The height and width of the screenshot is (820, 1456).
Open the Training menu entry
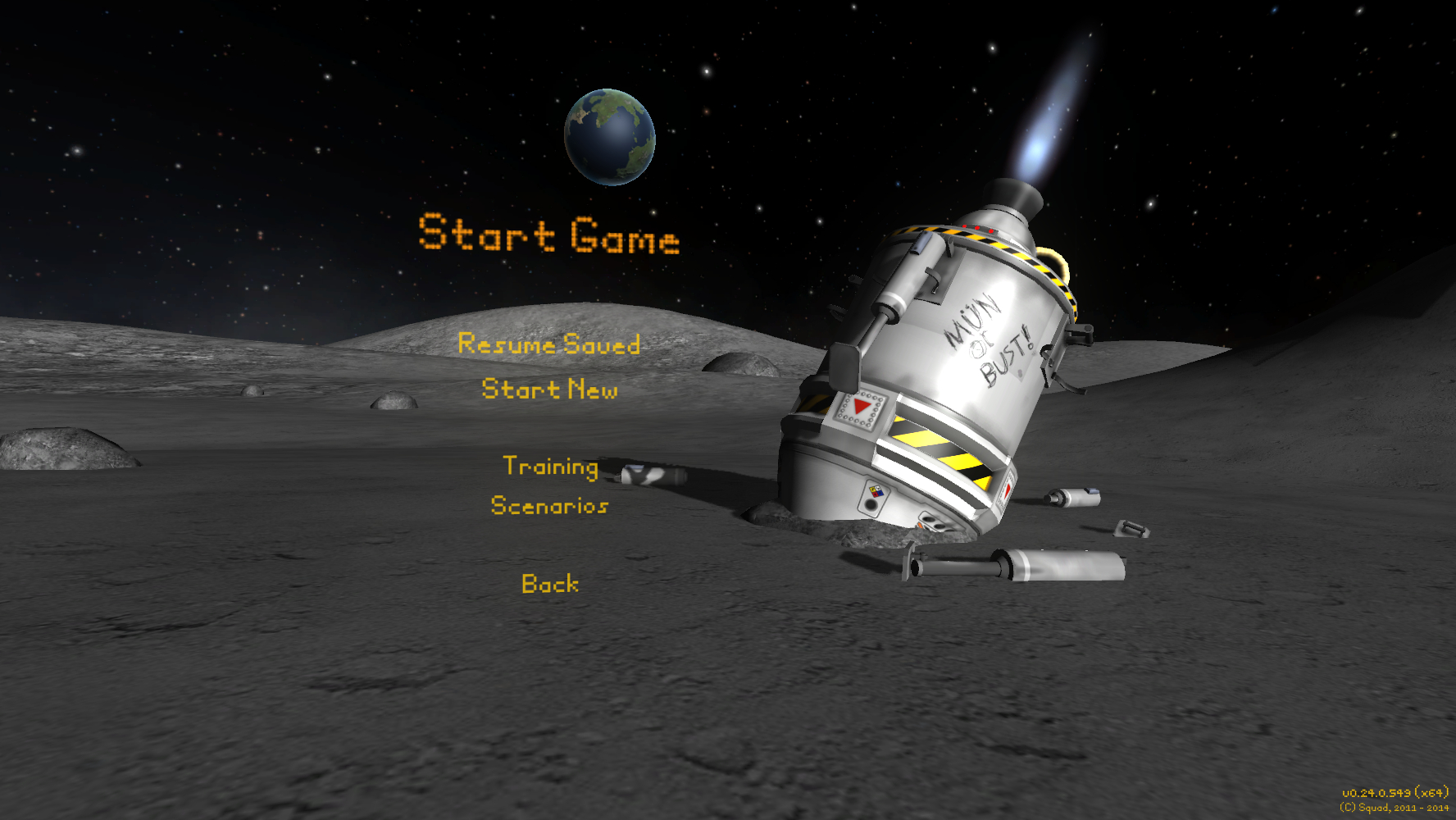click(550, 466)
